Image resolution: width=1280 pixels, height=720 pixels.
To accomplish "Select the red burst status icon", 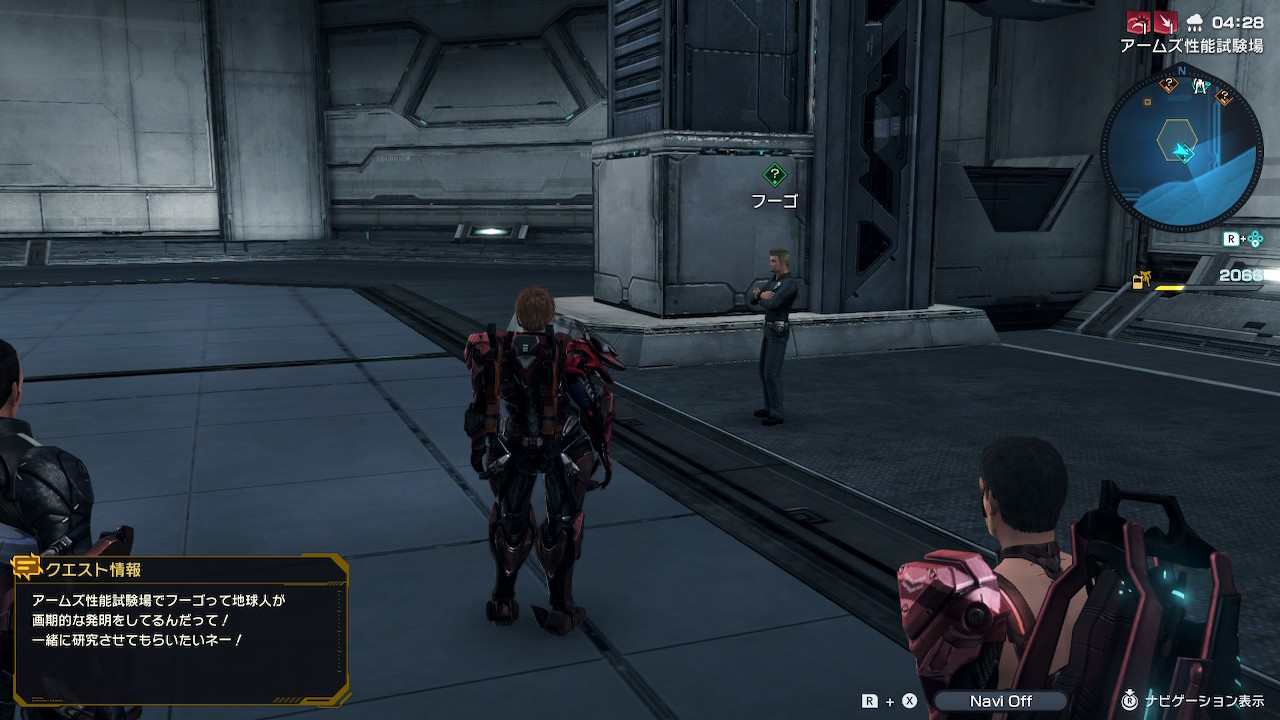I will (x=1138, y=22).
